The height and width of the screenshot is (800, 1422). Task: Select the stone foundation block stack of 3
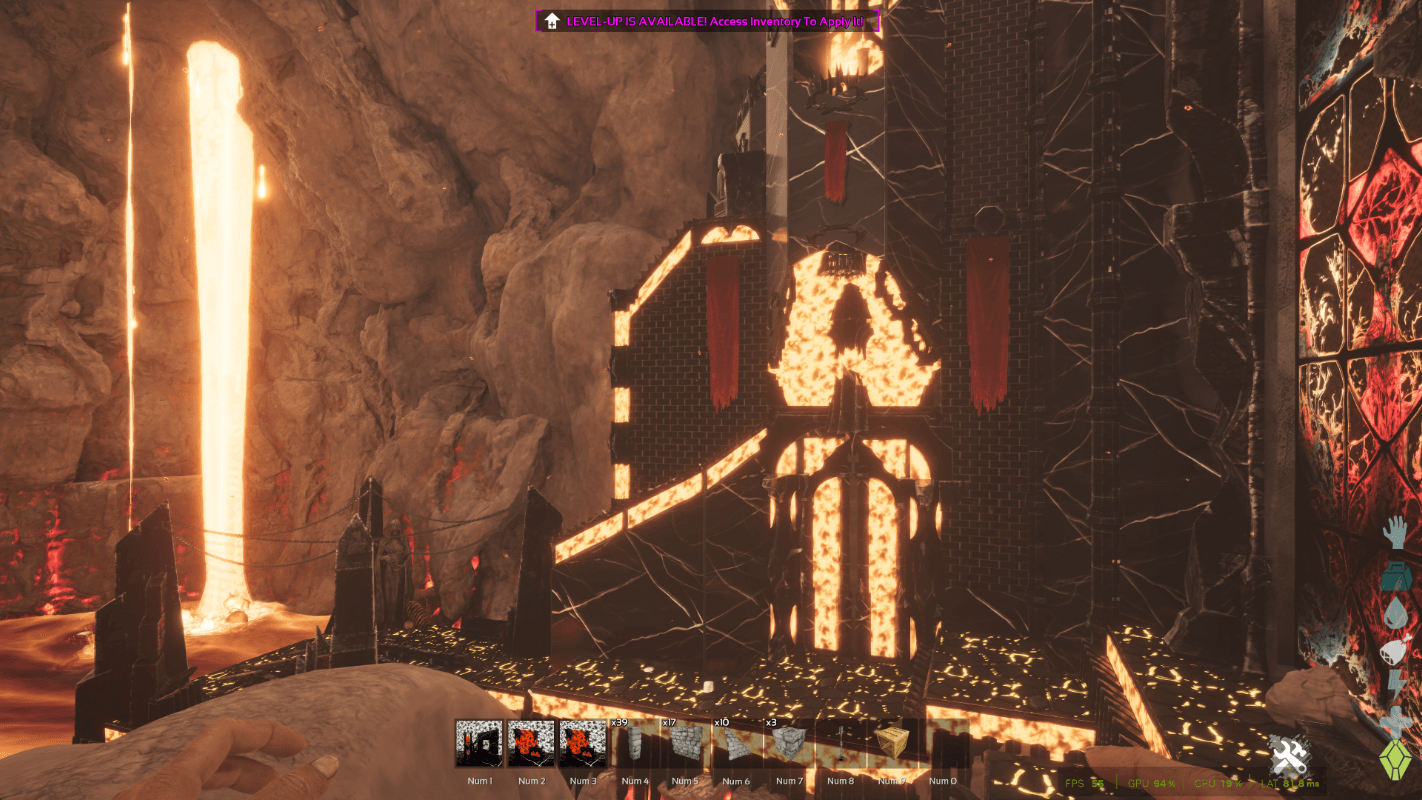[x=788, y=744]
